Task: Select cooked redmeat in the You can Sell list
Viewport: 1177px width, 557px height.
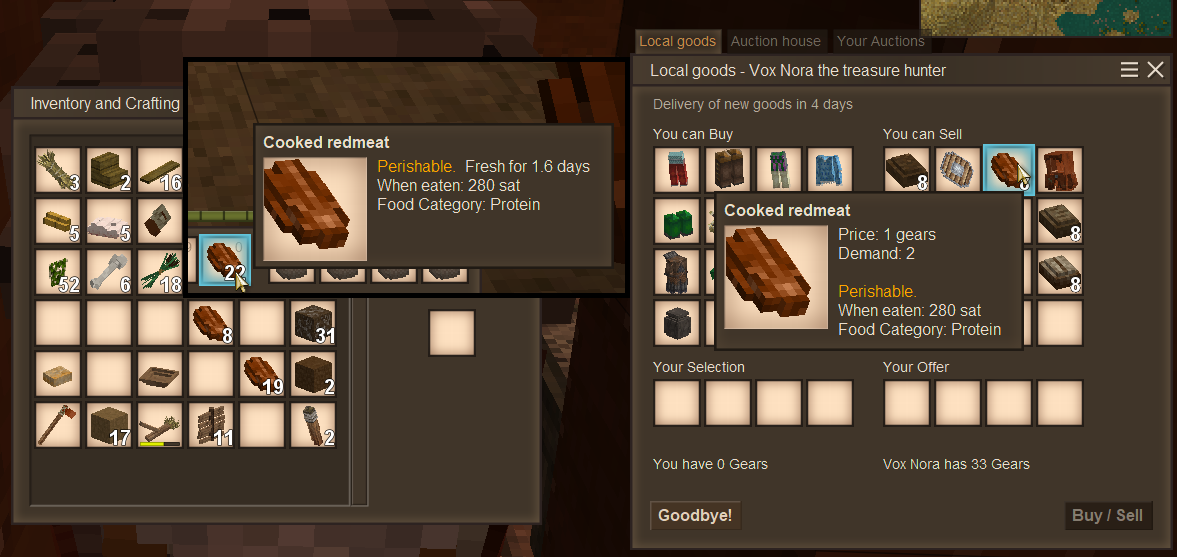Action: [x=1008, y=170]
